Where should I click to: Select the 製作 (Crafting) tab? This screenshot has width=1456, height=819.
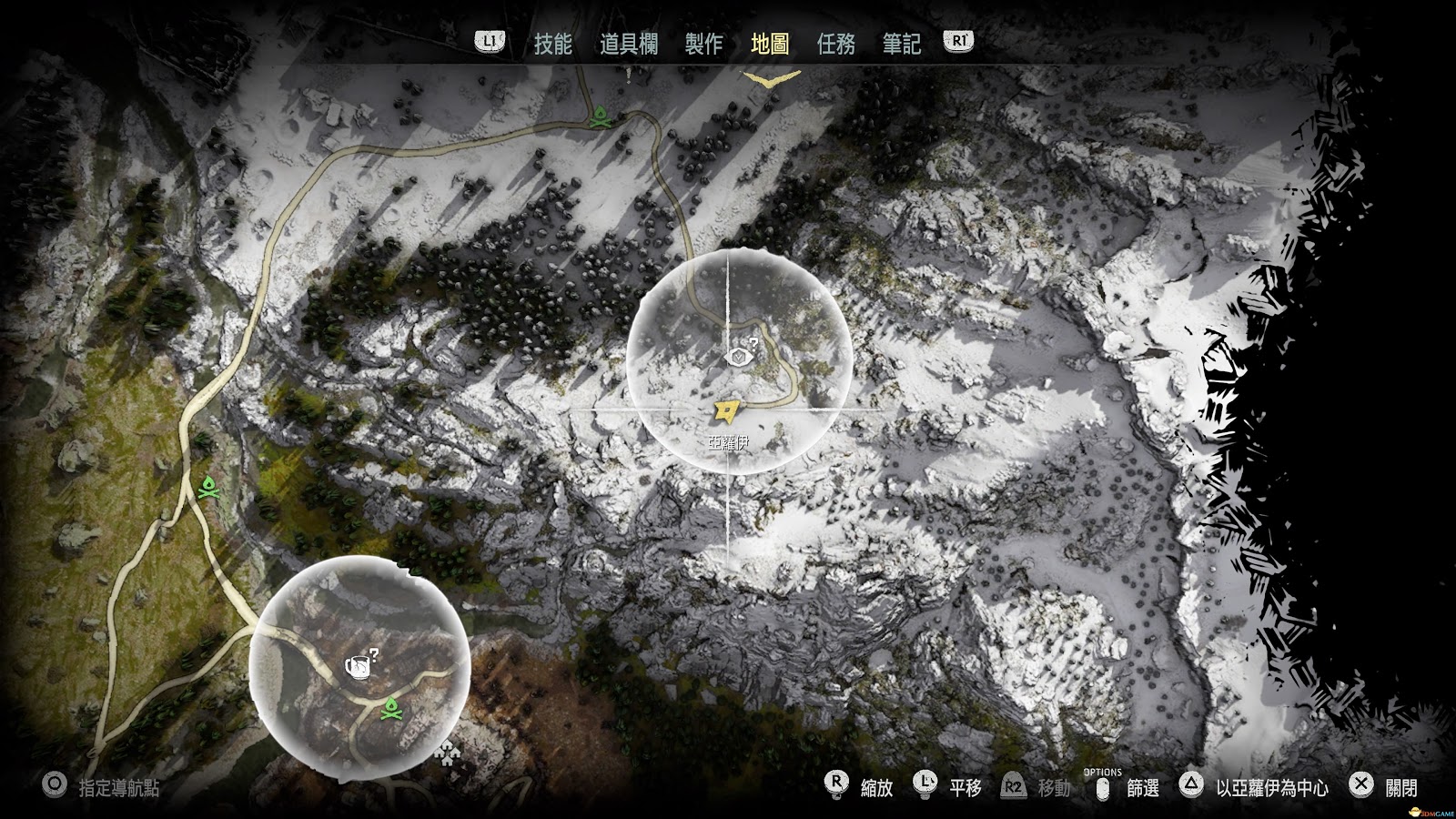pos(703,44)
